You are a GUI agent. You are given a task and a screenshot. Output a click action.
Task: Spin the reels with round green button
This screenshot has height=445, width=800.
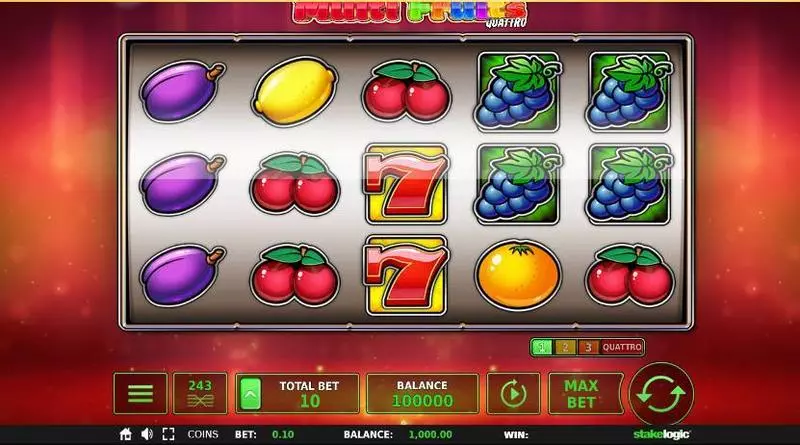661,393
